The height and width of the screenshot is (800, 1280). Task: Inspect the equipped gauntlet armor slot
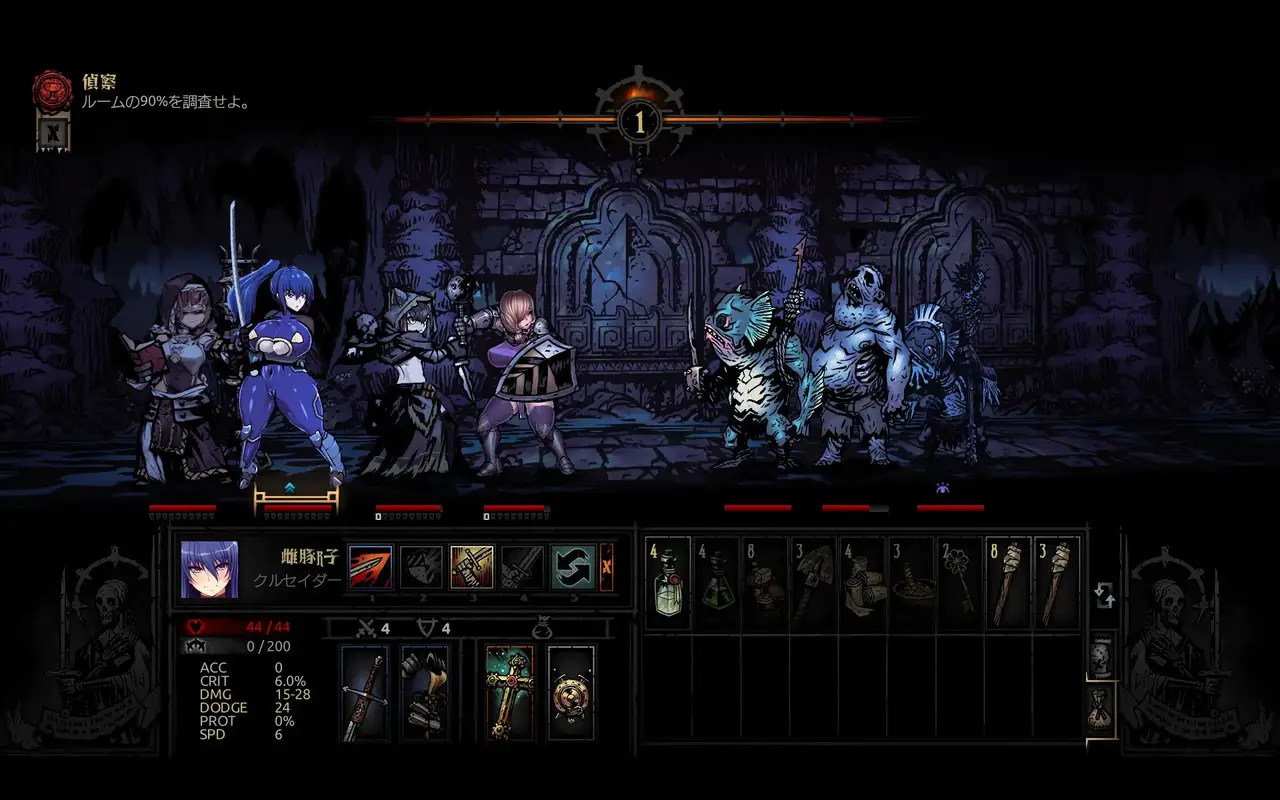pos(425,692)
